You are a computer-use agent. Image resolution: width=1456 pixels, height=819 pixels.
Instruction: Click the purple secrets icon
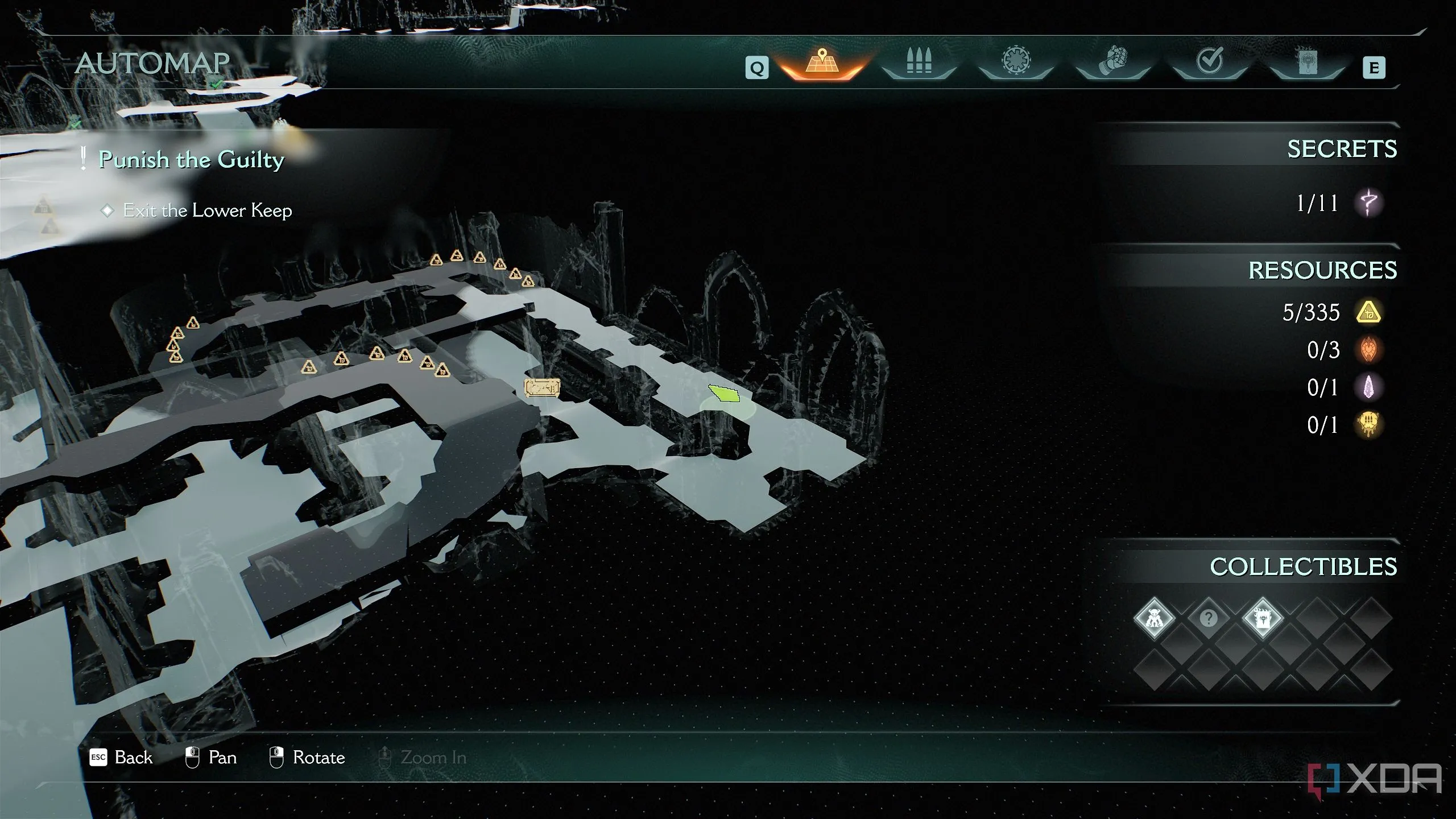[x=1368, y=203]
